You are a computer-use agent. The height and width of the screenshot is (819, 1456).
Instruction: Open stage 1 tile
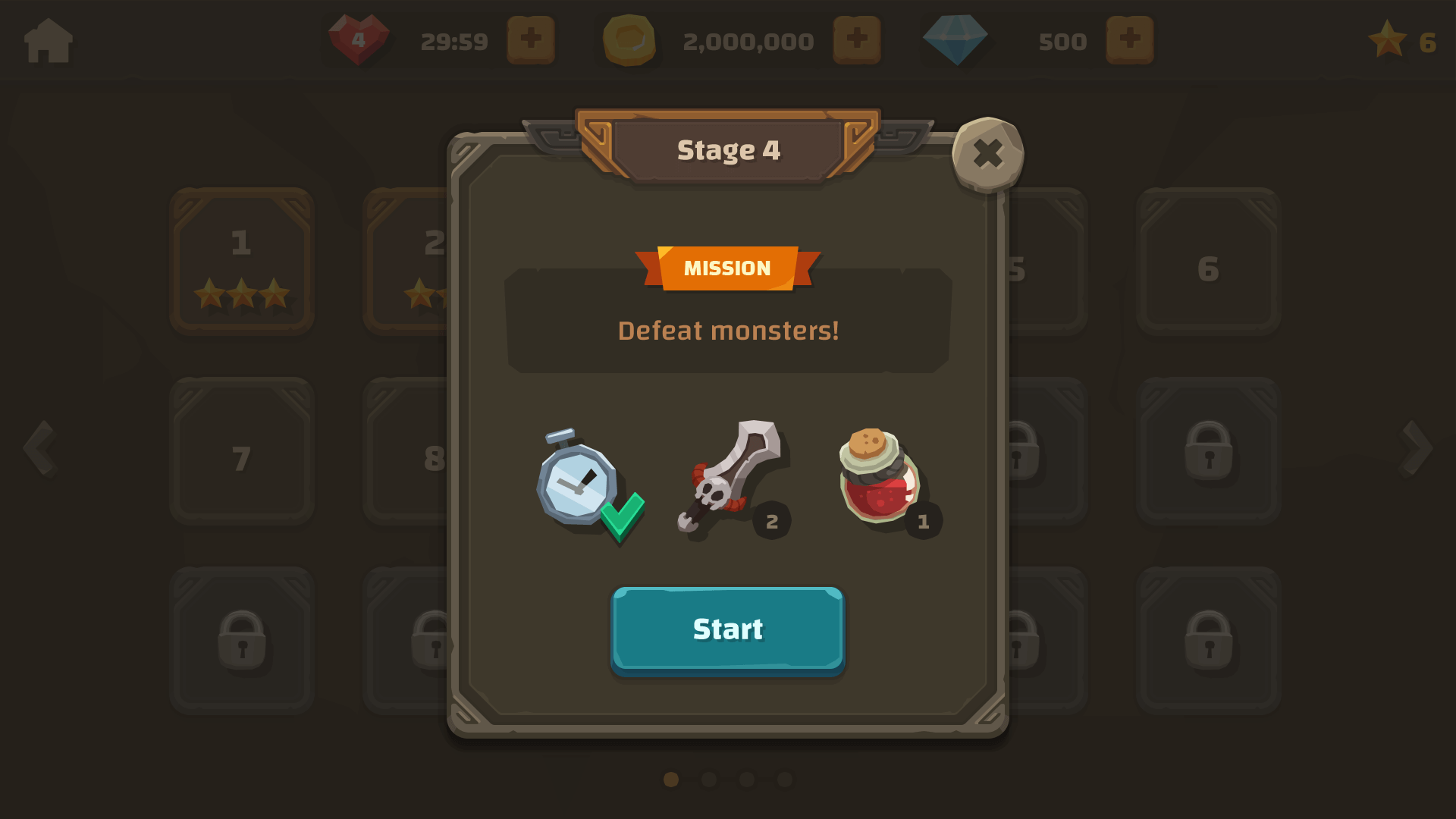click(242, 261)
